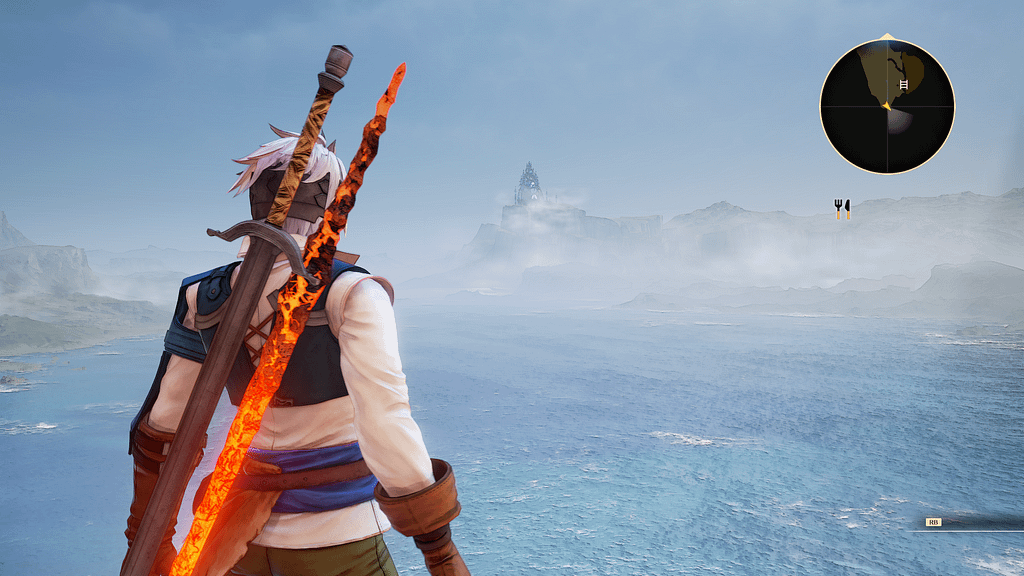Select the fork and knife meal icon
Screen dimensions: 1024x576
tap(842, 209)
